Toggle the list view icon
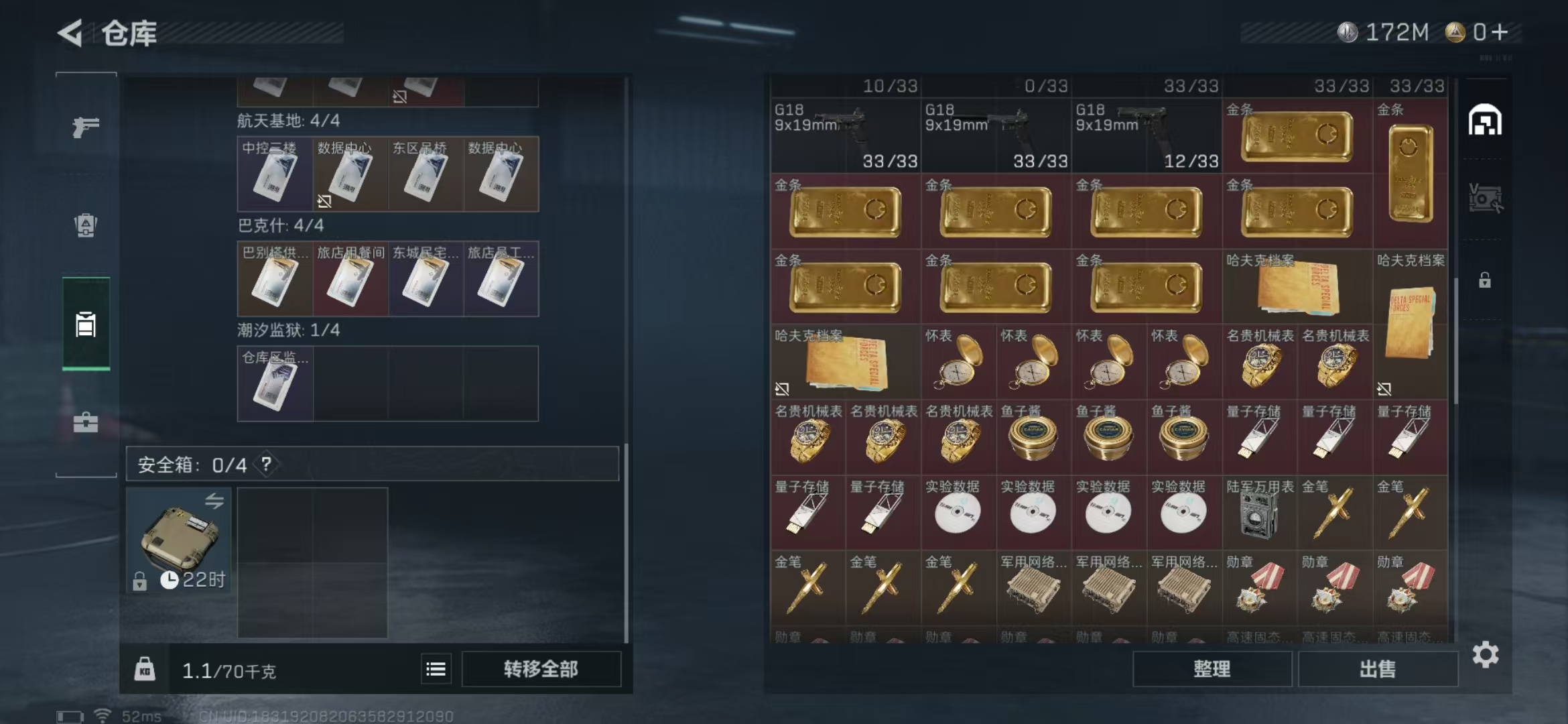 click(436, 669)
